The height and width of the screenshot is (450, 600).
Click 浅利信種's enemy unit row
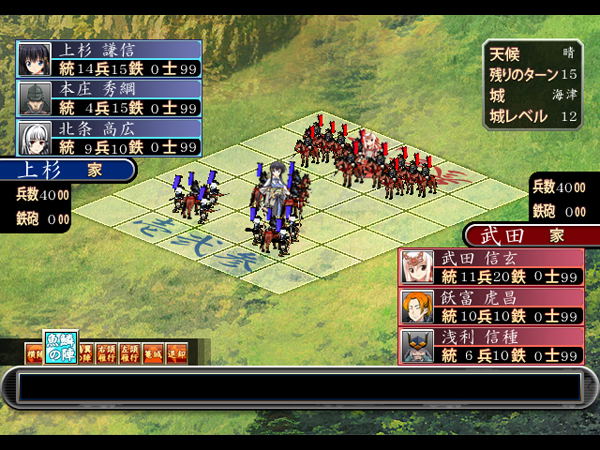click(490, 346)
